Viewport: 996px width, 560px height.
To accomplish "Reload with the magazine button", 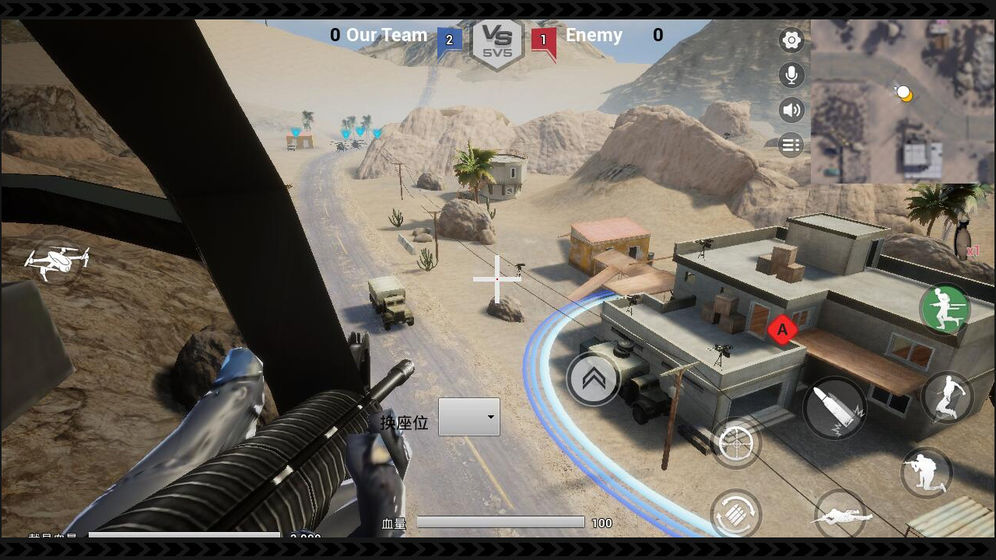I will point(736,513).
